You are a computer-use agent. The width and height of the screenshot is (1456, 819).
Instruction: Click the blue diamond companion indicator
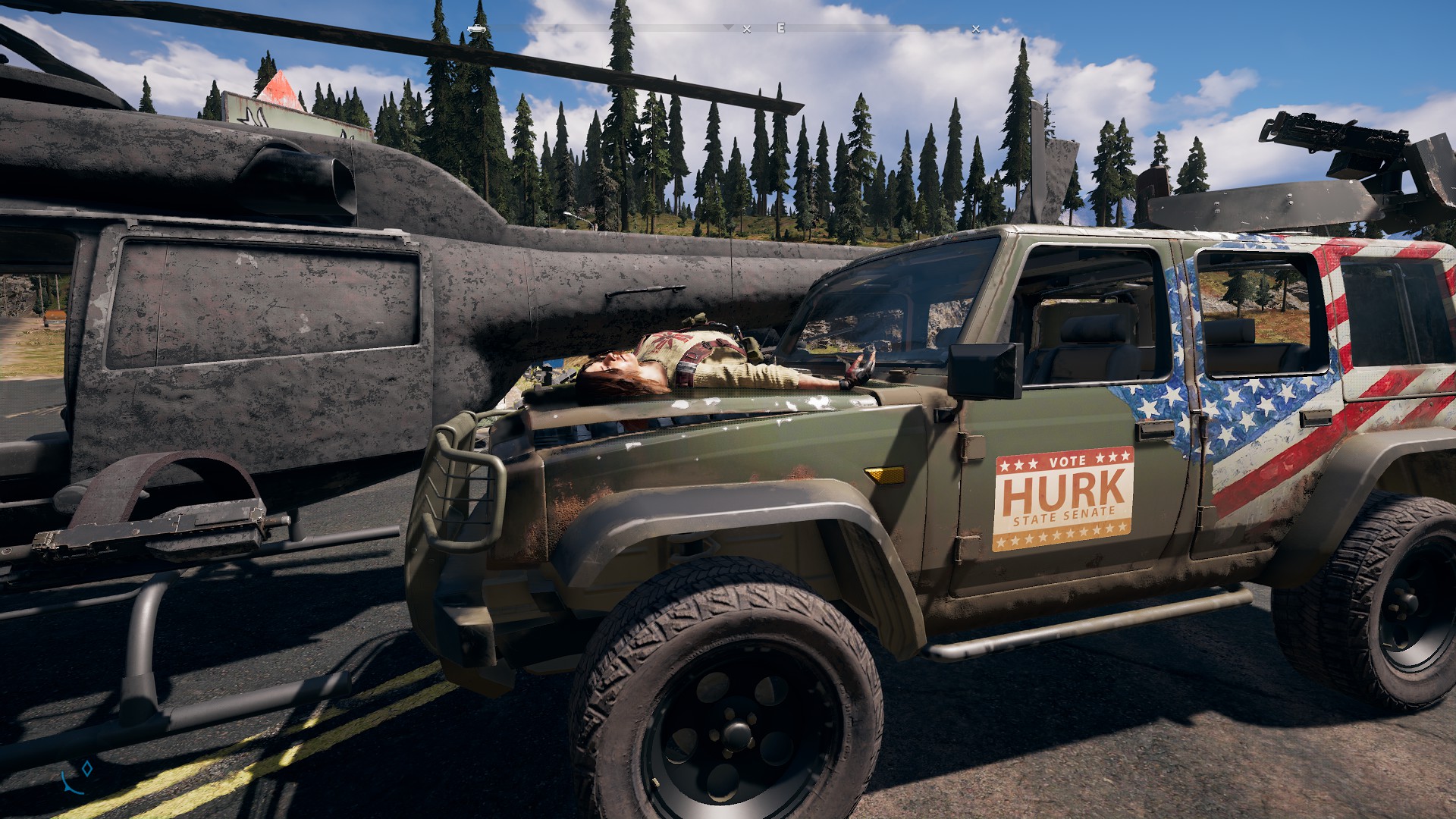point(87,769)
